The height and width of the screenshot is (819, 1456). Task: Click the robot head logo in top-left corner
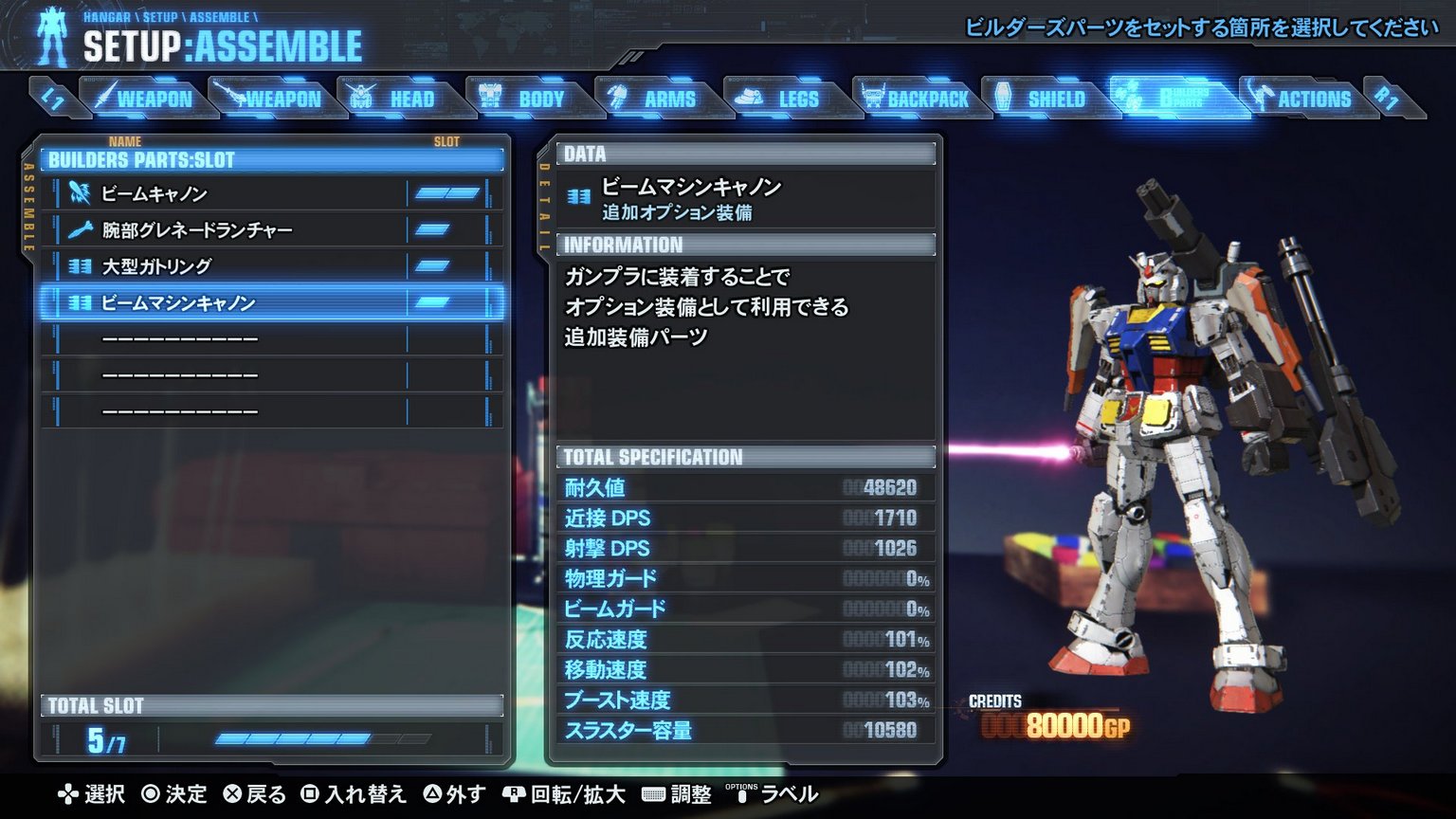pyautogui.click(x=49, y=36)
